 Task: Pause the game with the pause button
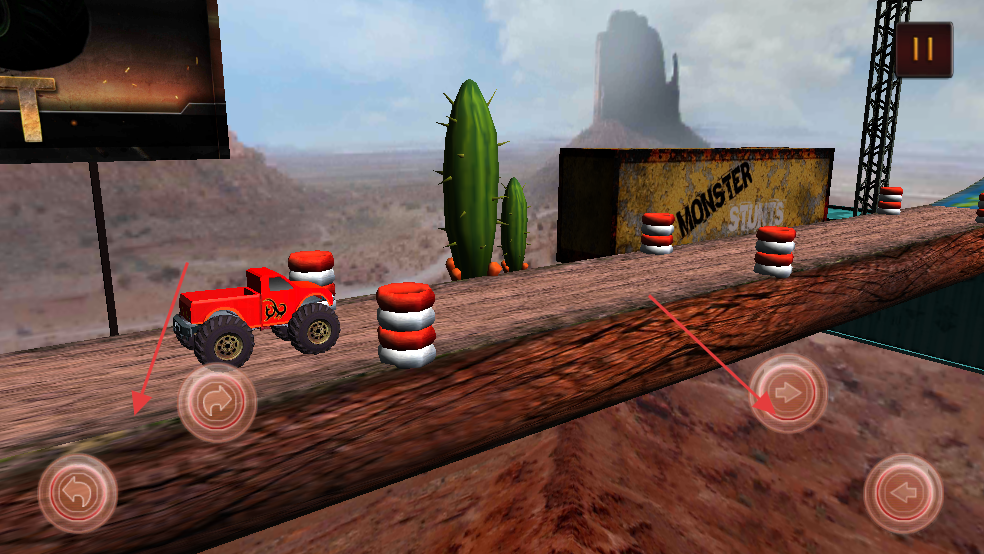923,49
